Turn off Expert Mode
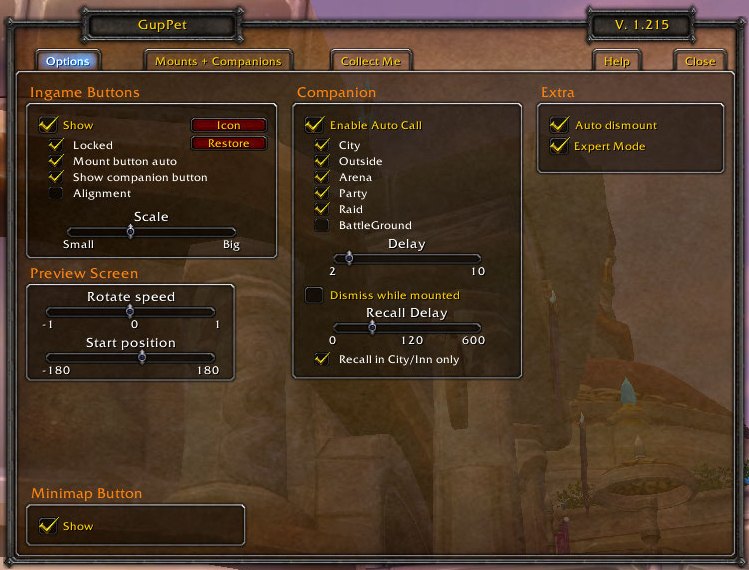The image size is (749, 570). click(559, 146)
